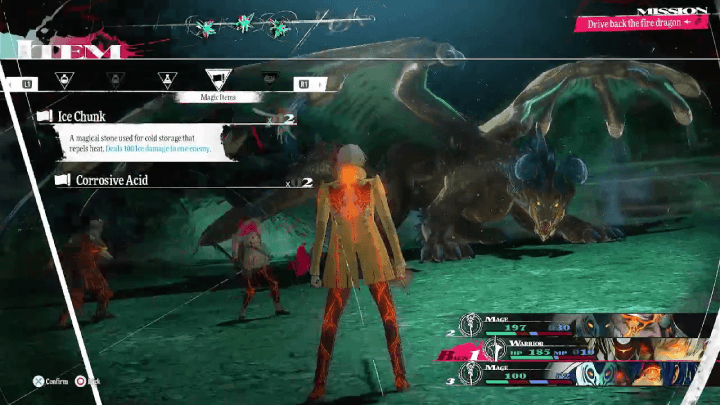Select the Warrior party member panel
720x405 pixels.
(588, 351)
